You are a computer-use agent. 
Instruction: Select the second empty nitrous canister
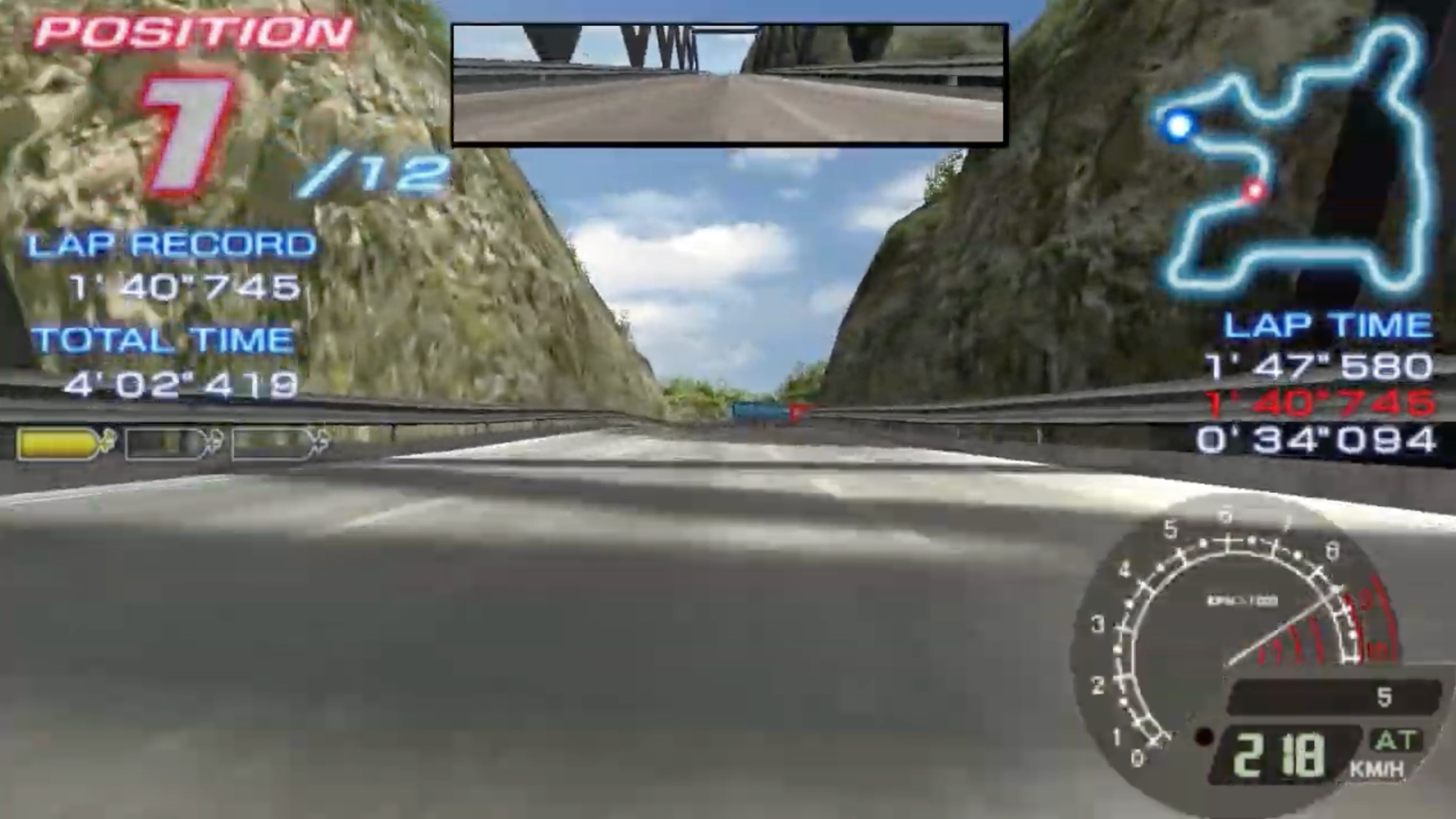[164, 444]
